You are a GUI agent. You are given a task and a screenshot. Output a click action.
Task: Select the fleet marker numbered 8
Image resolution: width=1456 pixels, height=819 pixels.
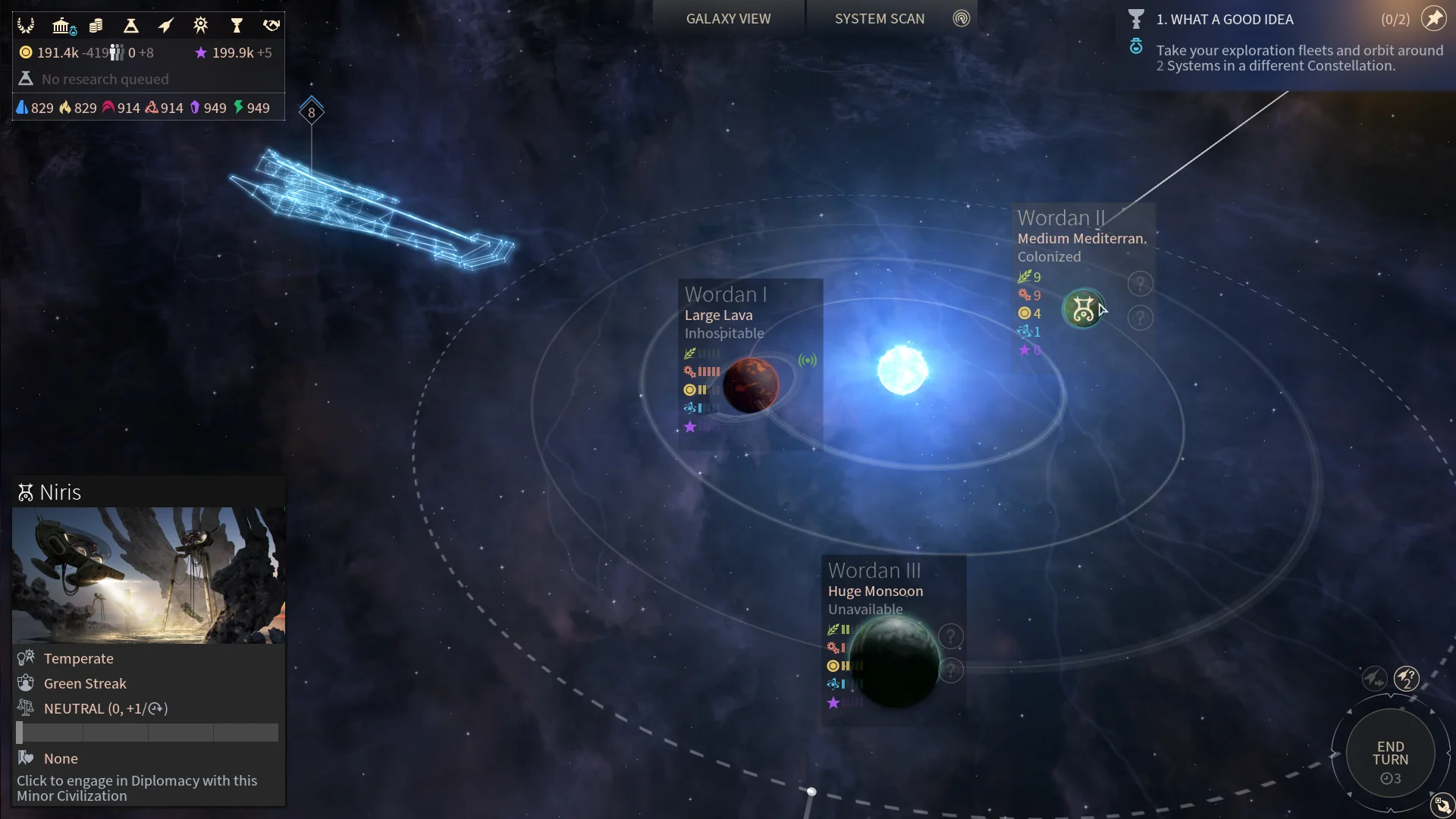point(311,112)
